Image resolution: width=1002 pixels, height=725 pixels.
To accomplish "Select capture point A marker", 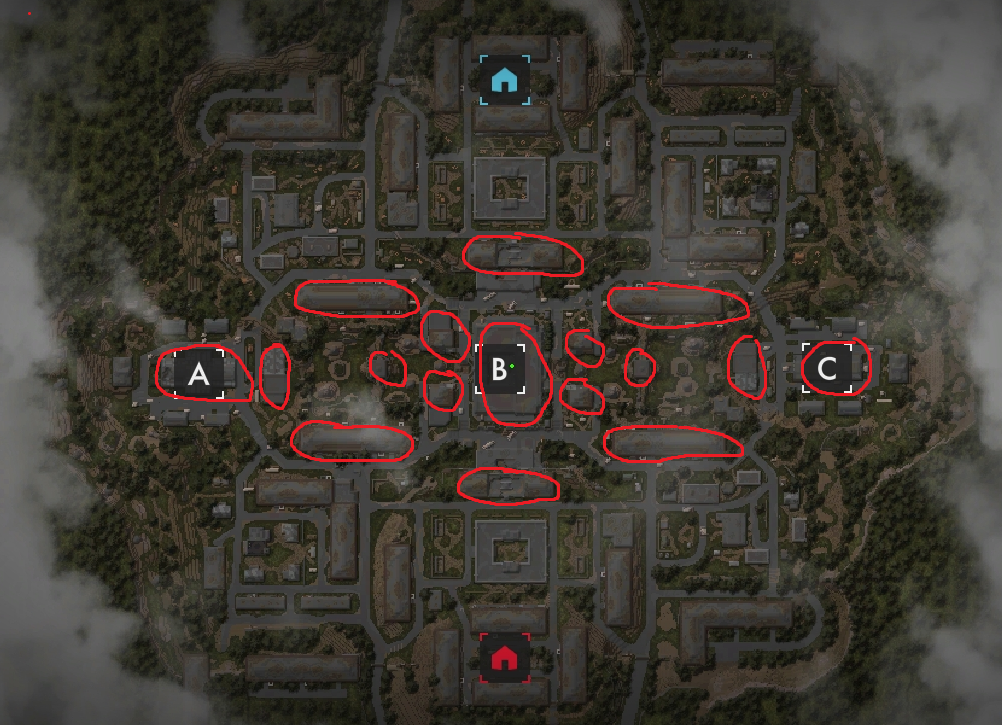I will click(199, 374).
